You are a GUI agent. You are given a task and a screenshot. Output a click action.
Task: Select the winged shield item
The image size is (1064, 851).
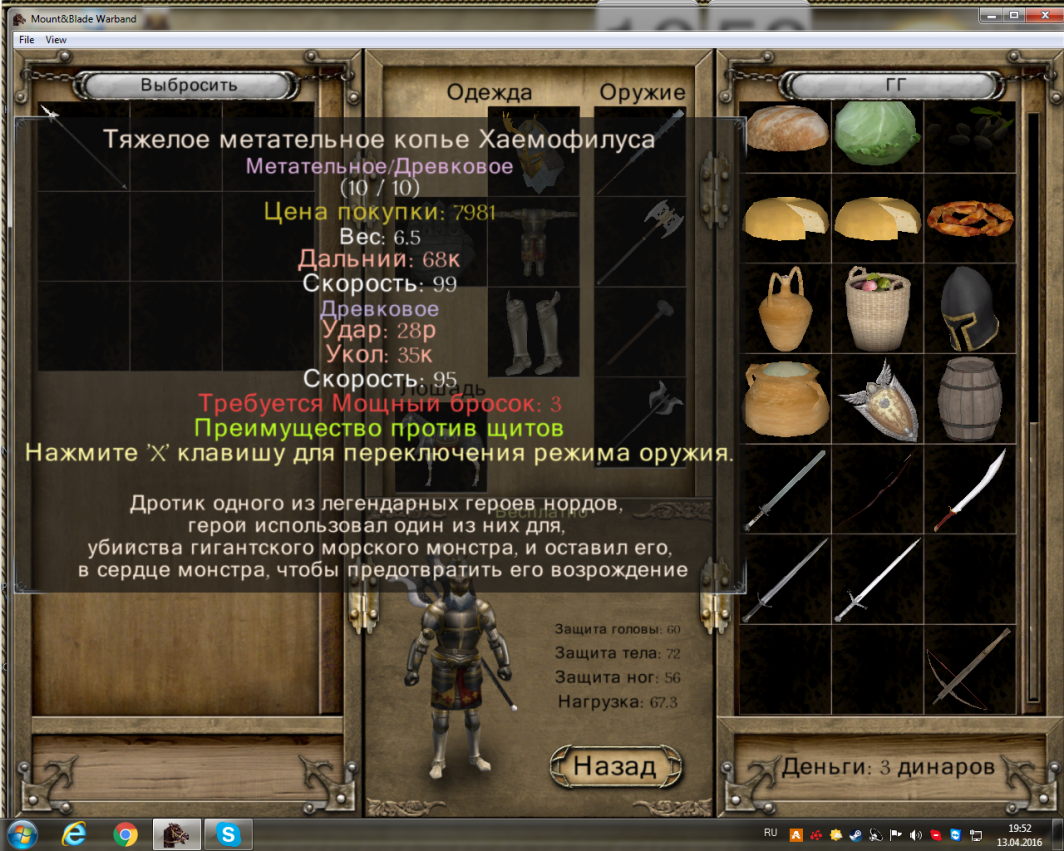point(877,399)
